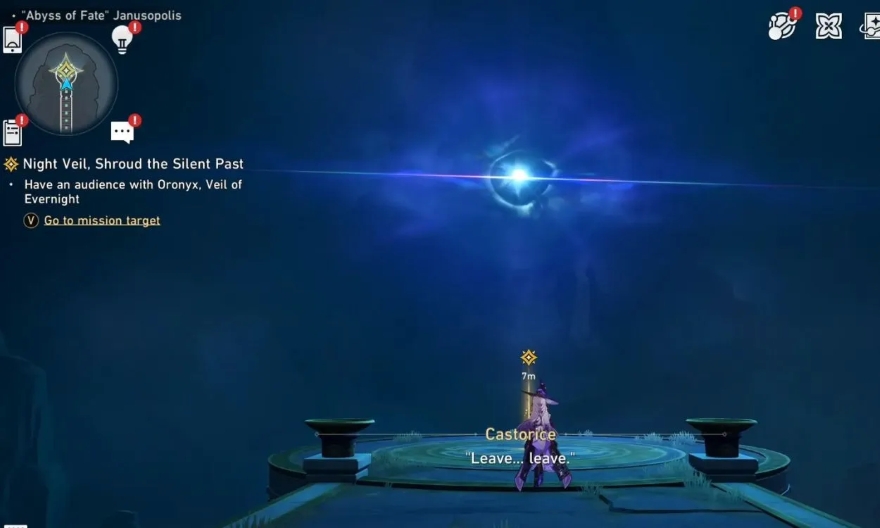This screenshot has width=880, height=528.
Task: Click the lightbulb tutorial icon
Action: (x=122, y=39)
